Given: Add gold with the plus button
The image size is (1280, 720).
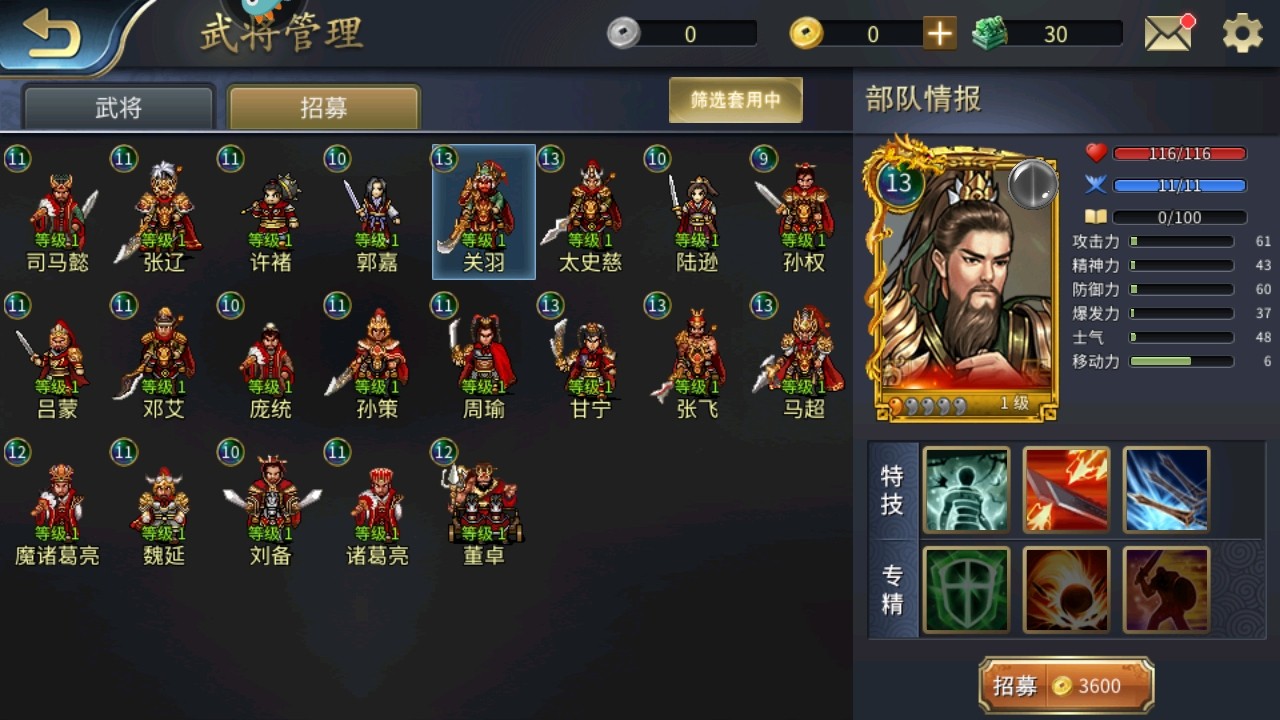Looking at the screenshot, I should click(x=939, y=34).
